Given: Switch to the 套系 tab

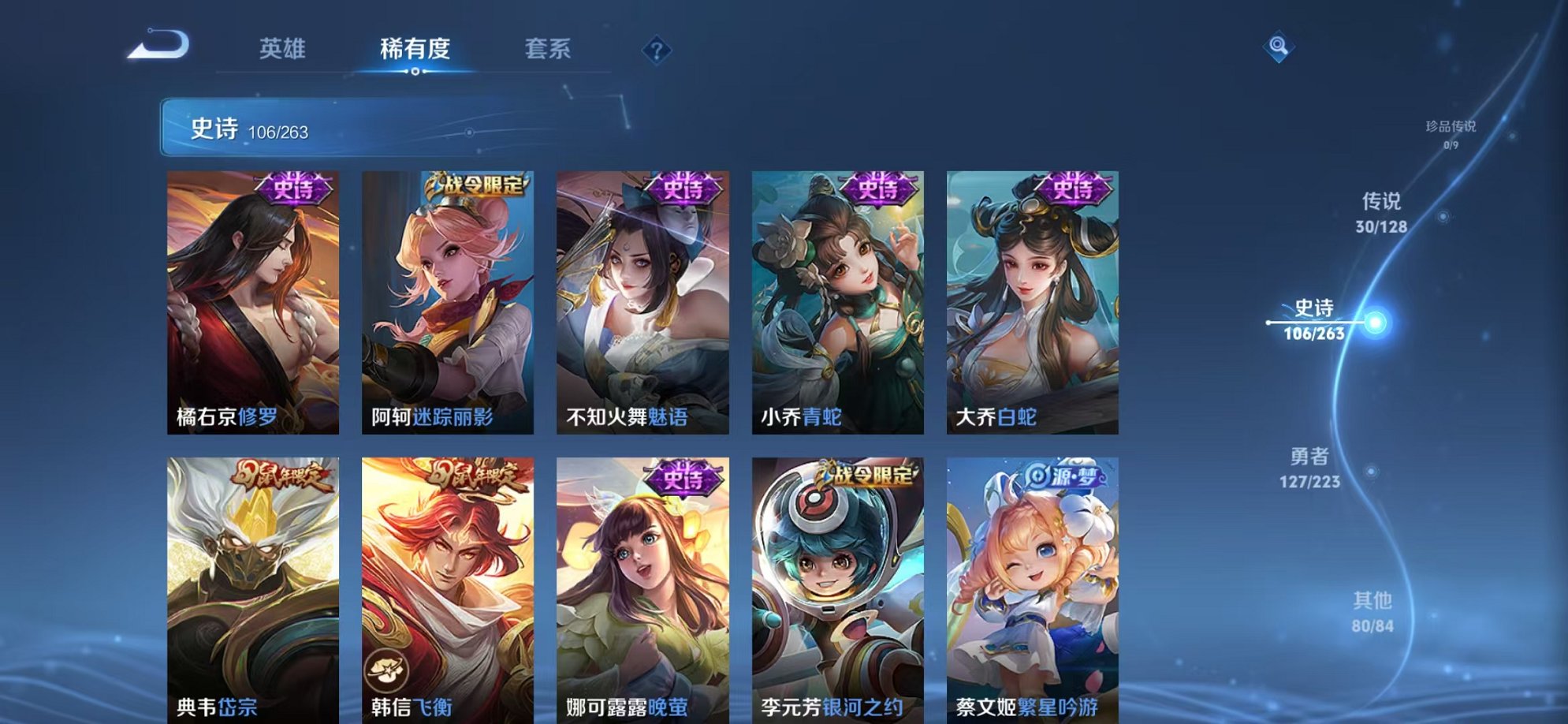Looking at the screenshot, I should click(x=550, y=49).
